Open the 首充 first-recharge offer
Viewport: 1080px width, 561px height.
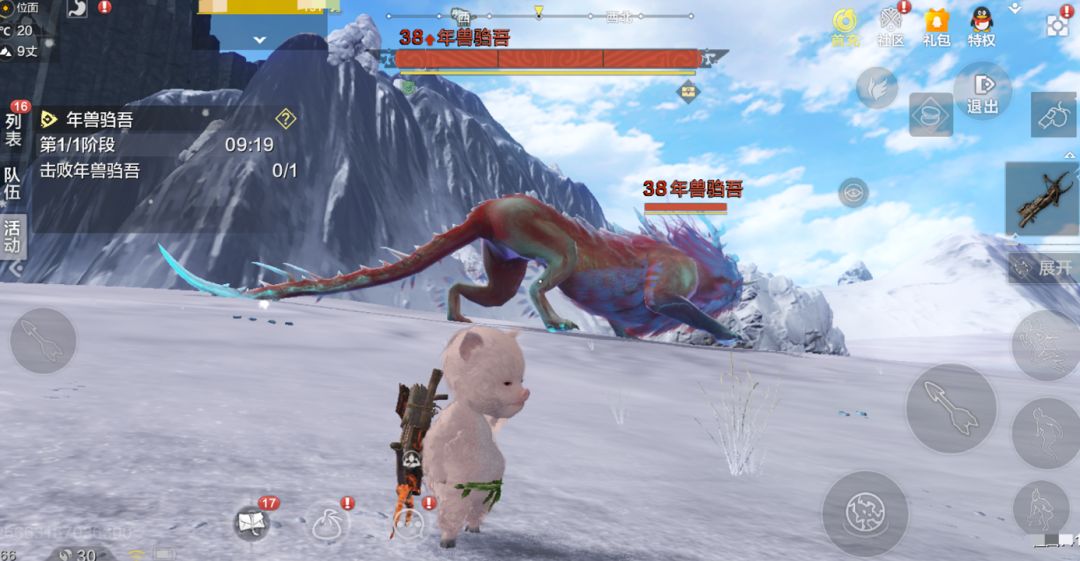845,26
